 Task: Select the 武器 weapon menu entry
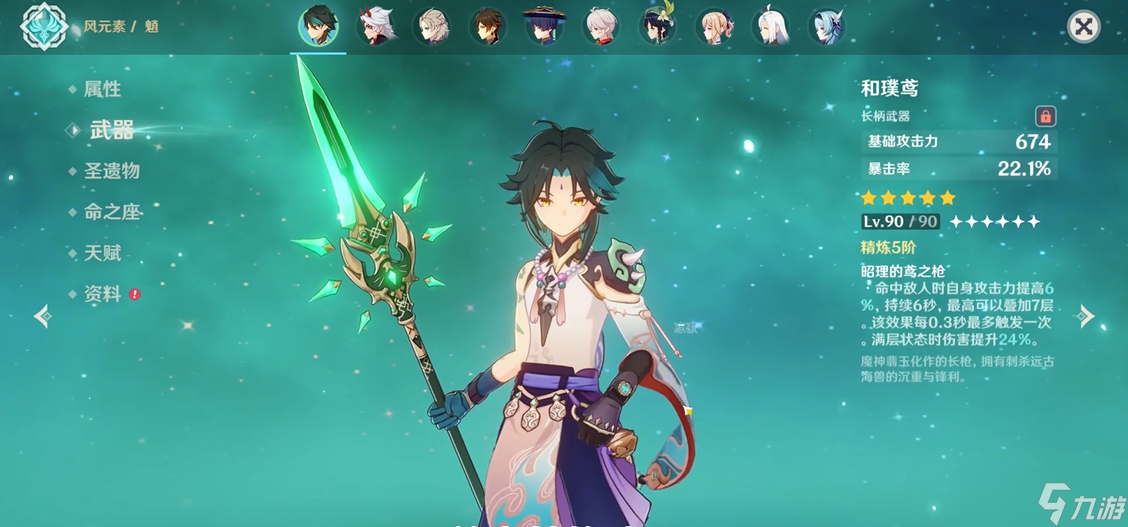(111, 130)
